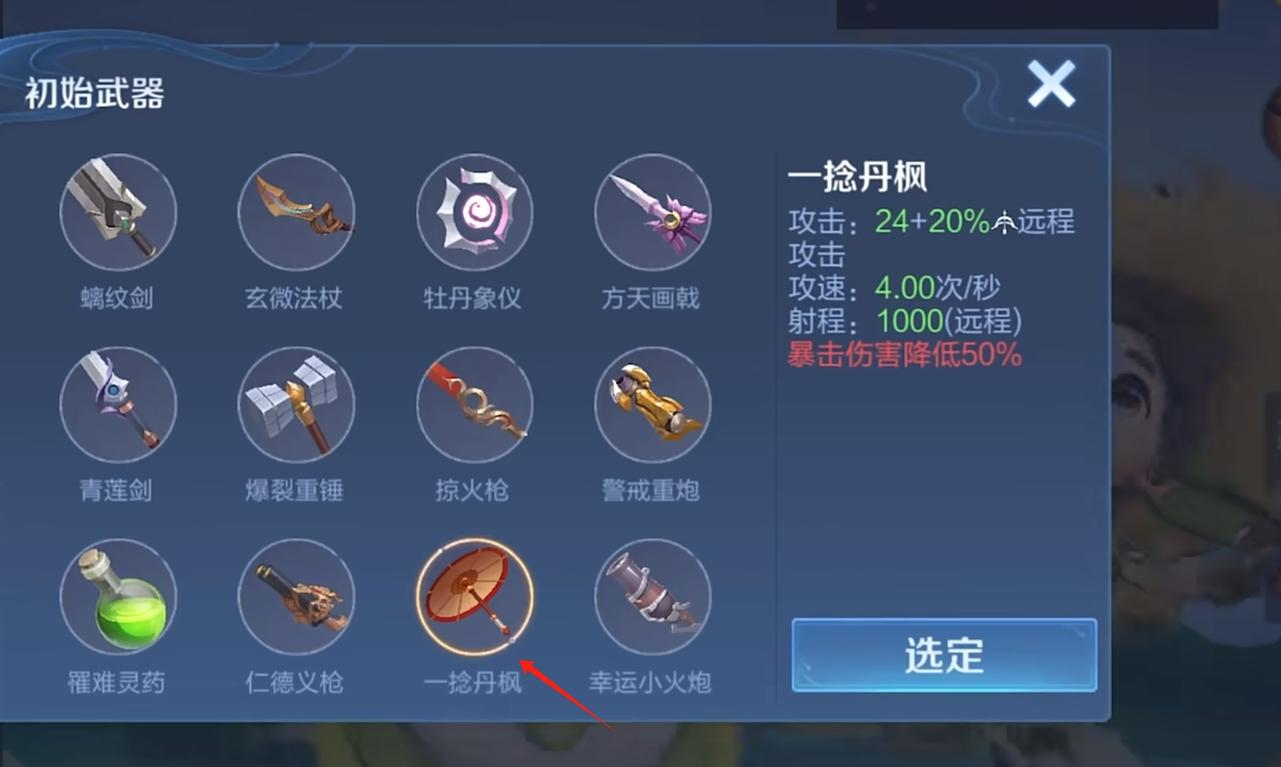Viewport: 1281px width, 767px height.
Task: Choose the 仁德义枪 gun weapon
Action: pos(296,596)
